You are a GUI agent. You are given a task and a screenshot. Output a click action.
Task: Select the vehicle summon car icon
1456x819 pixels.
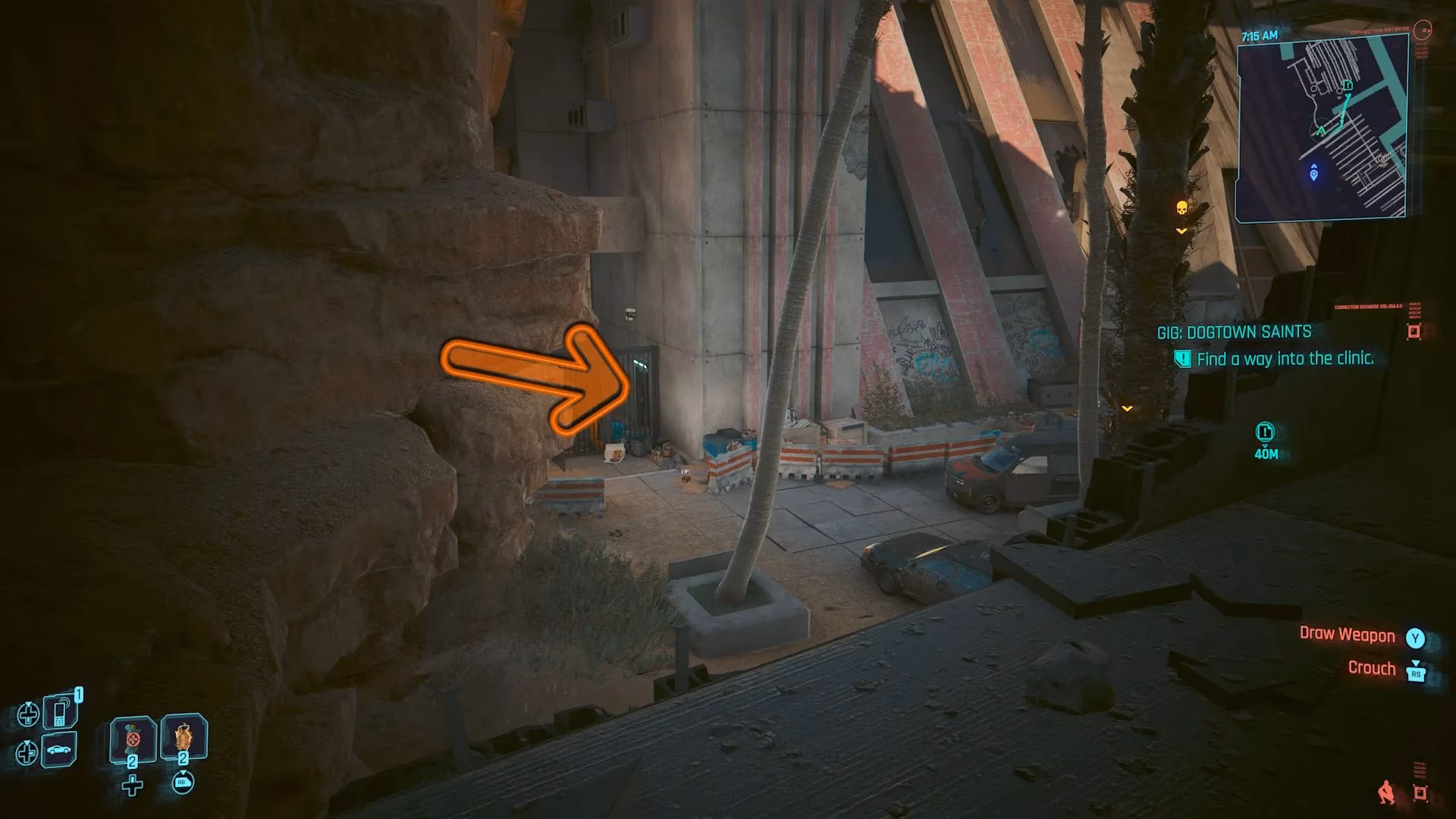pyautogui.click(x=58, y=751)
